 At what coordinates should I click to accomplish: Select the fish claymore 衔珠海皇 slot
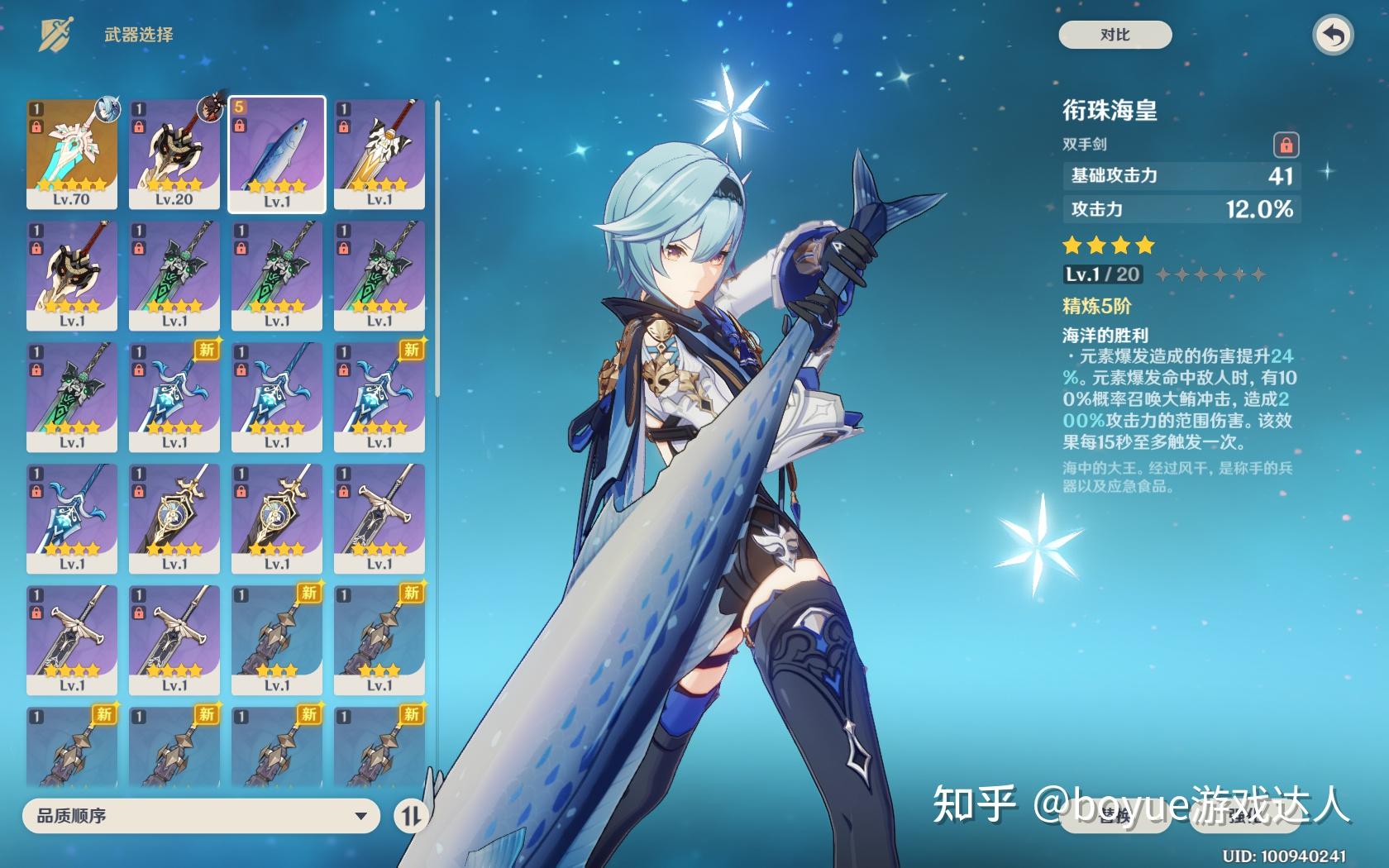click(277, 155)
